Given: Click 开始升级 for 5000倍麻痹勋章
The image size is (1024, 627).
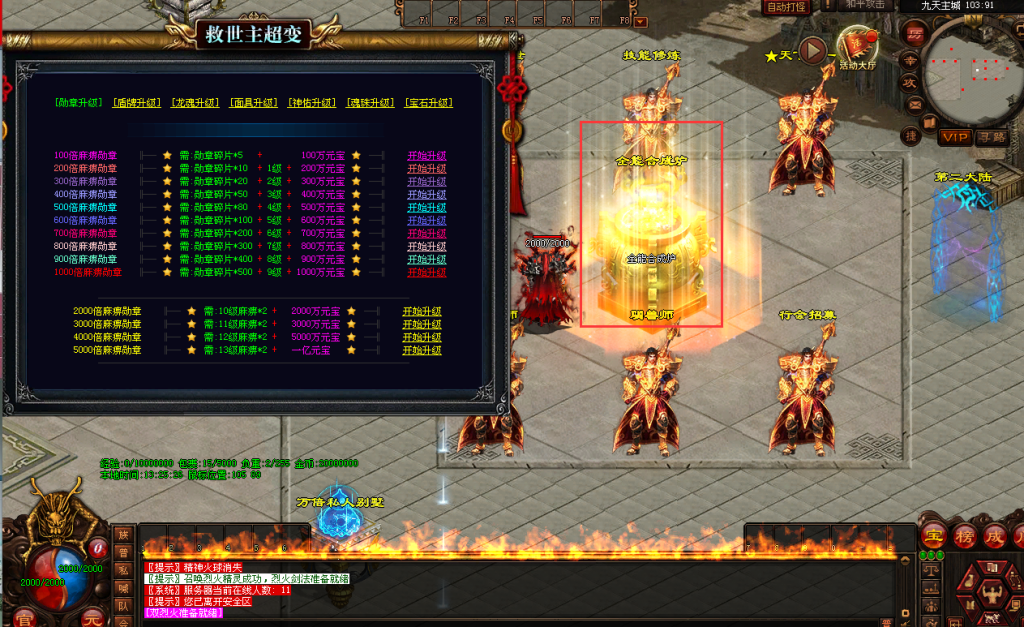Looking at the screenshot, I should pos(422,350).
